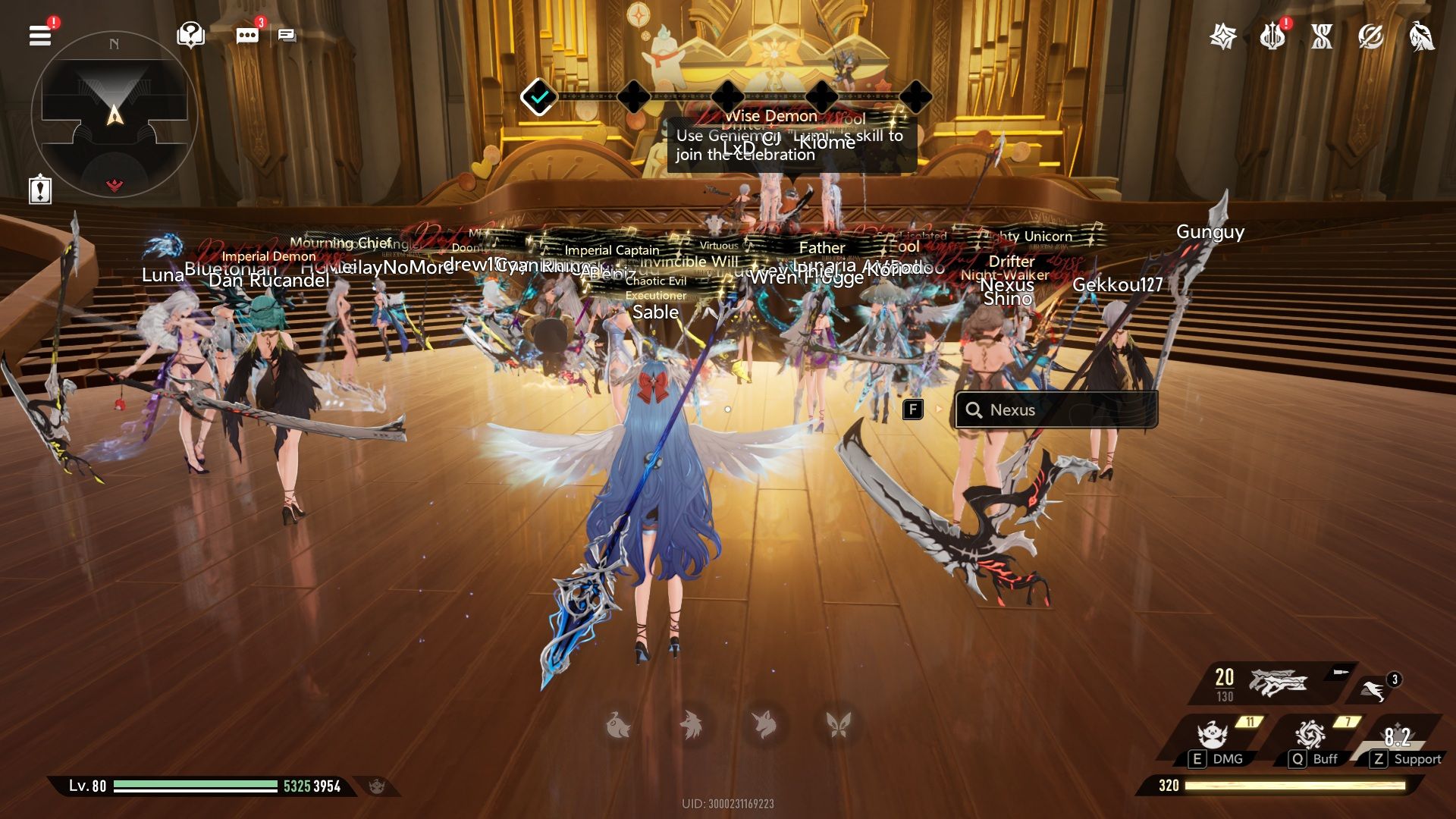1456x819 pixels.
Task: Open the cloaked character silhouette icon
Action: pos(1421,36)
